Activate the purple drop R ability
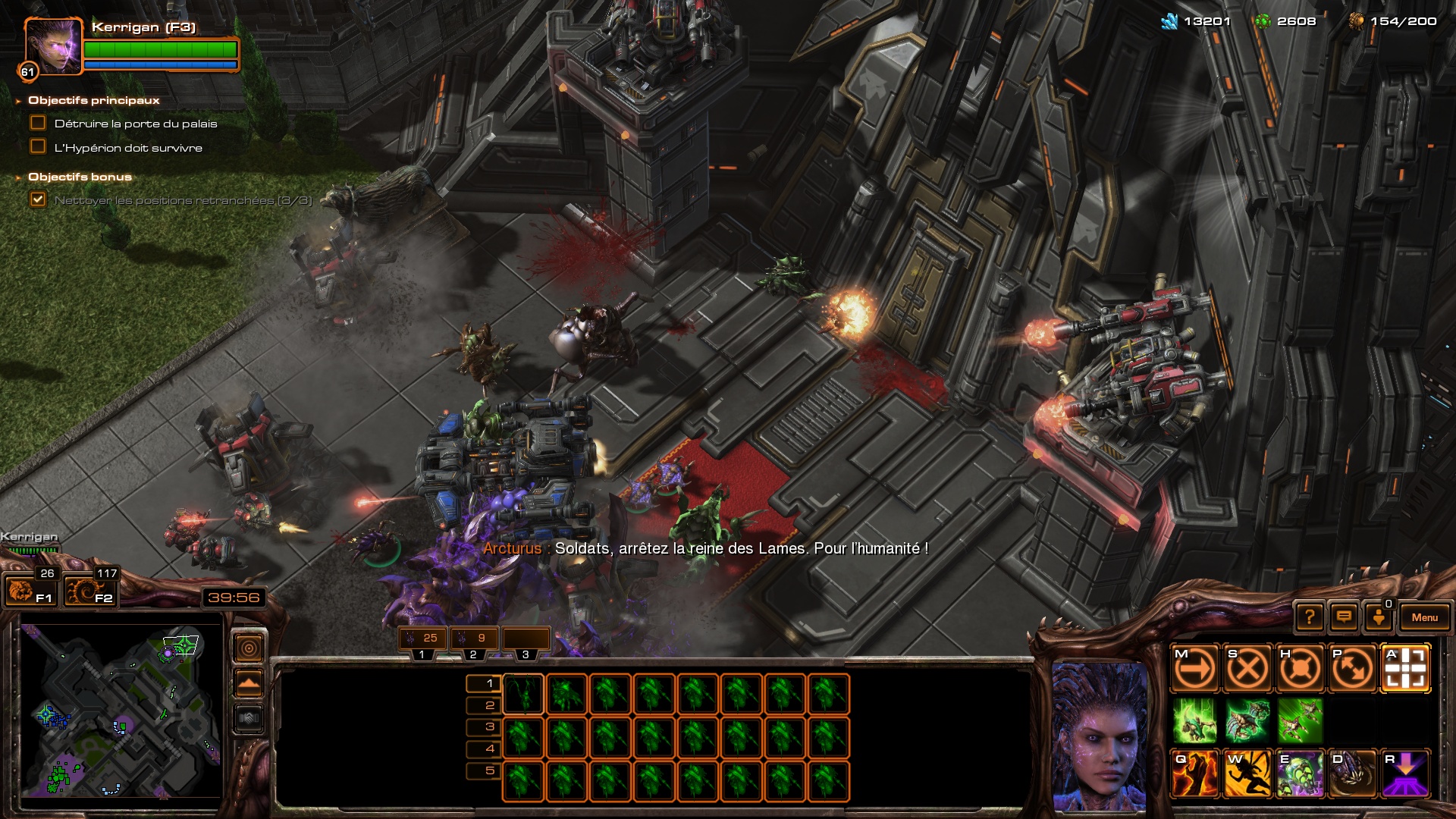 coord(1405,773)
